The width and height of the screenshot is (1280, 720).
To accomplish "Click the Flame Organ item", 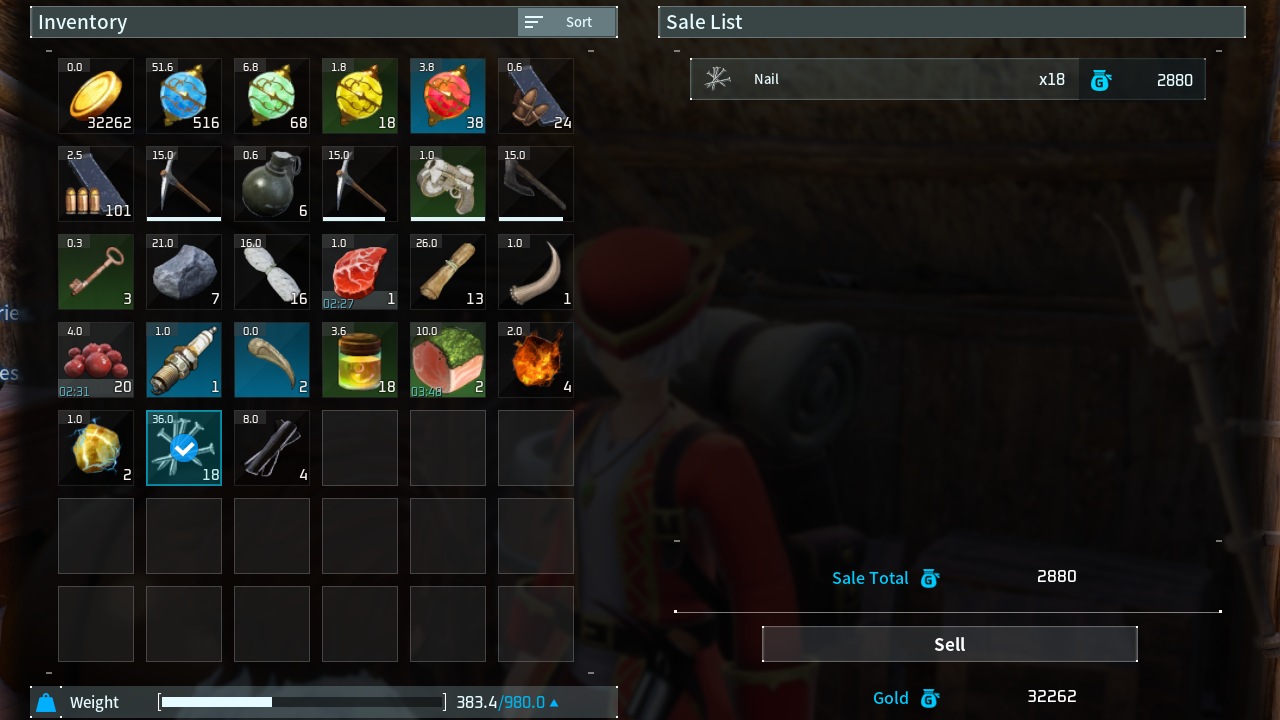I will point(536,360).
